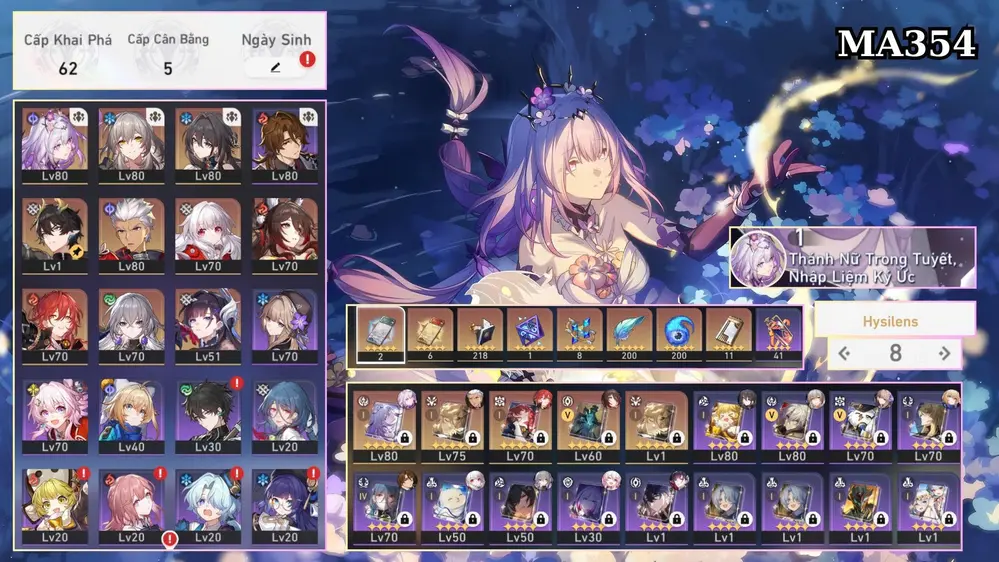The image size is (999, 562).
Task: Click the red alert badge beside birthday
Action: (x=307, y=59)
